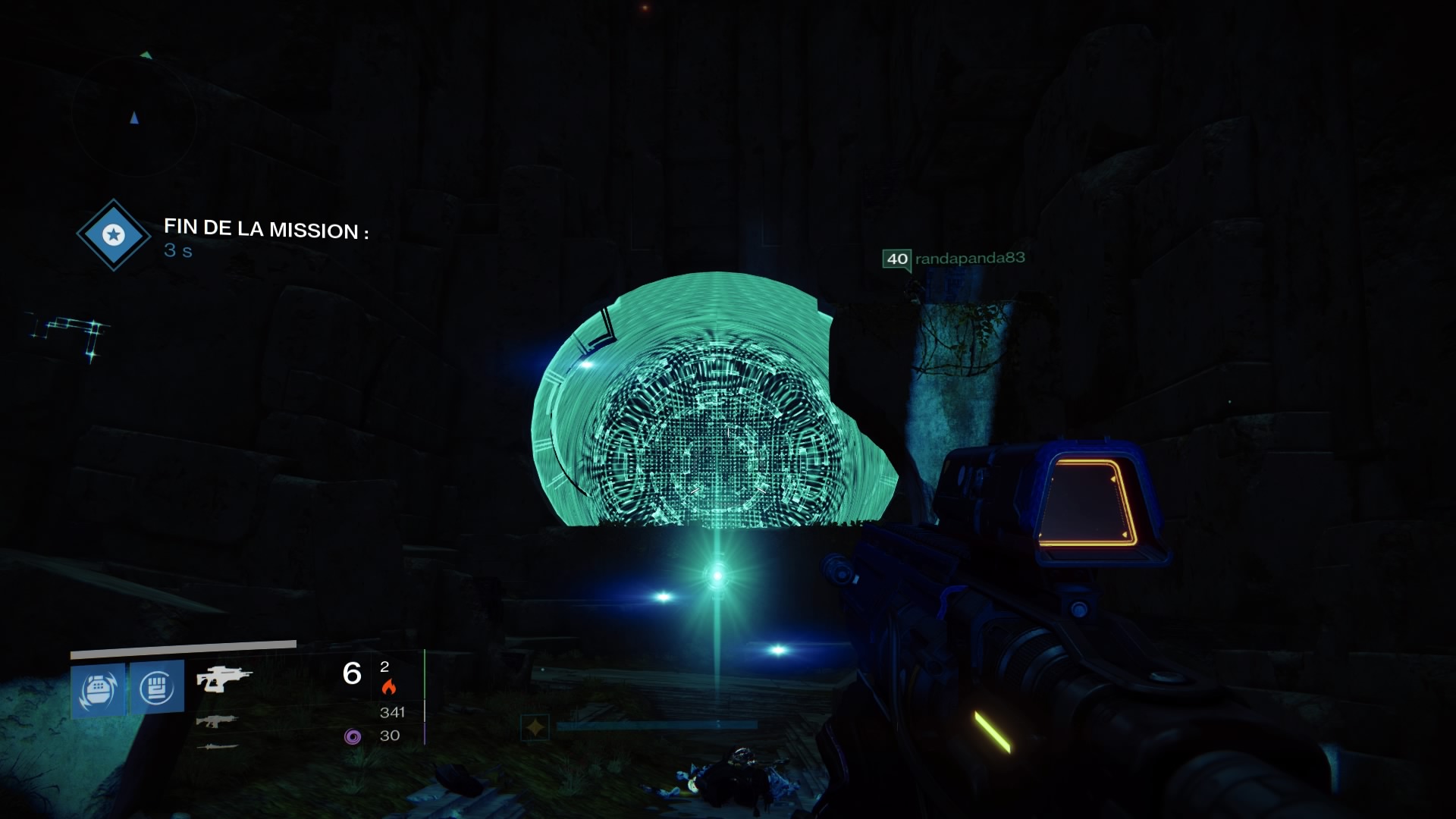
Task: Select the orange flame element icon
Action: pyautogui.click(x=389, y=687)
